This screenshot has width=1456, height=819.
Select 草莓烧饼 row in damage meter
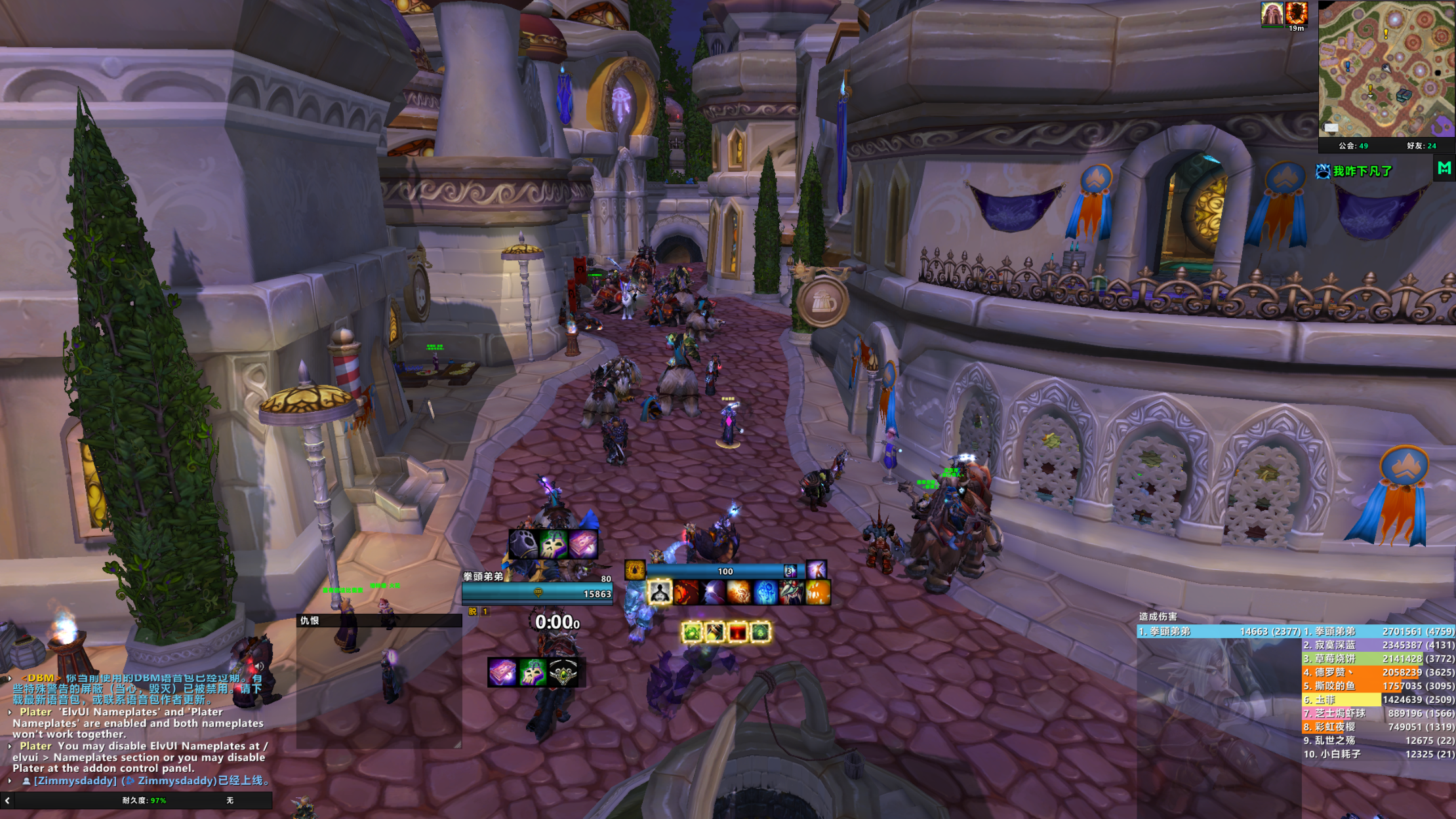click(1378, 659)
